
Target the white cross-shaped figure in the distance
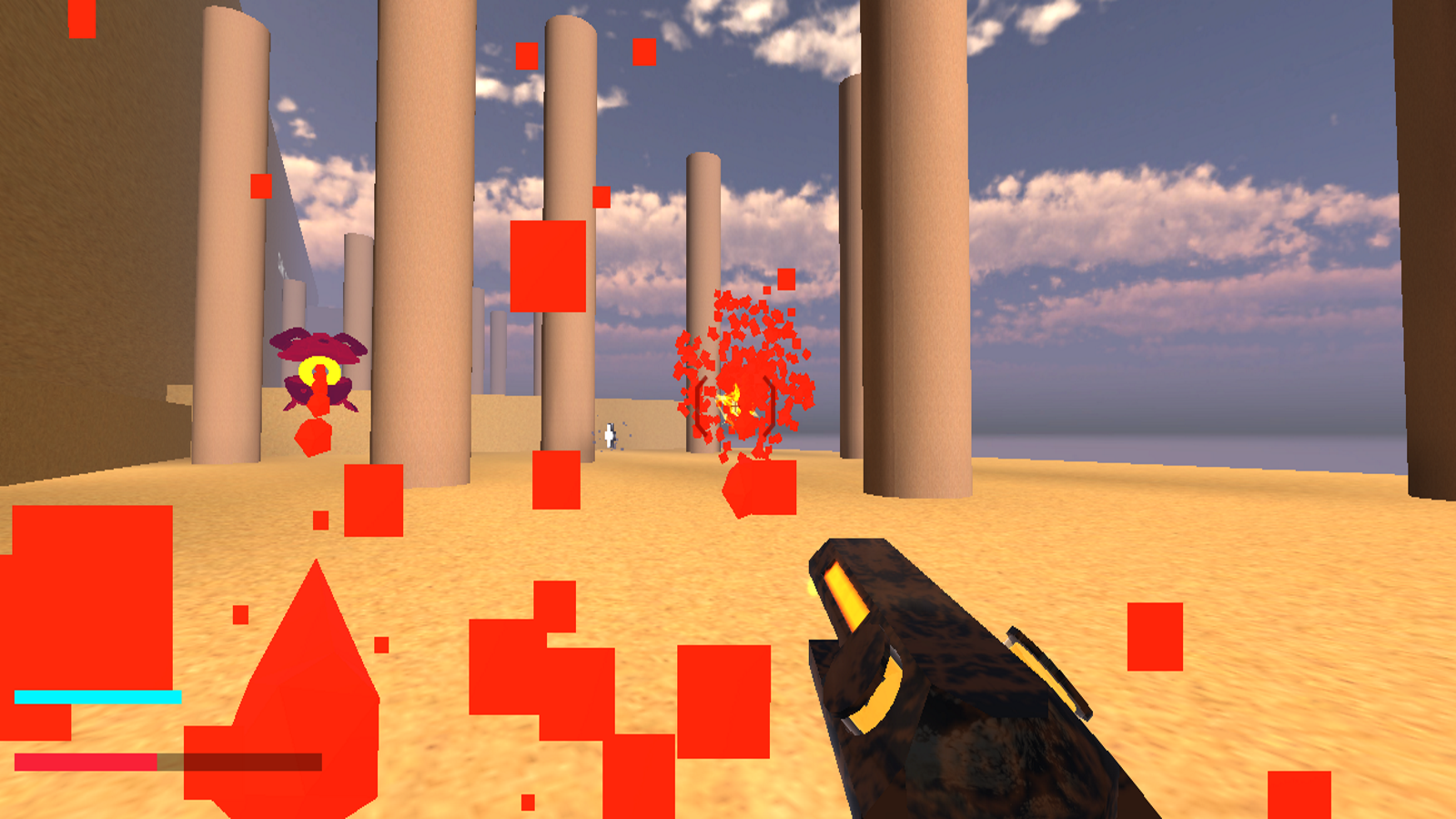coord(610,435)
